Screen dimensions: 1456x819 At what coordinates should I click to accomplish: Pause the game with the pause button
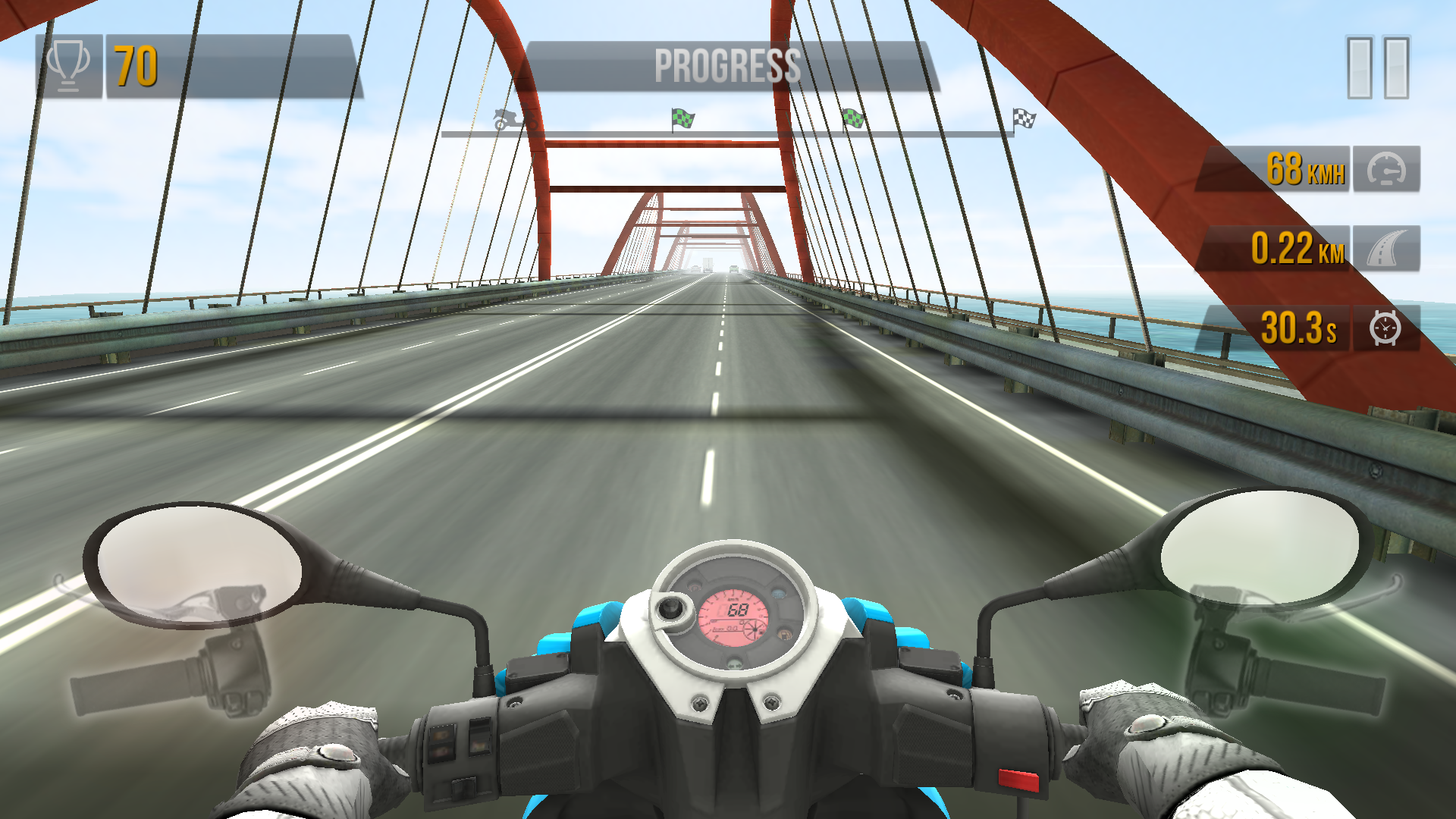tap(1378, 67)
